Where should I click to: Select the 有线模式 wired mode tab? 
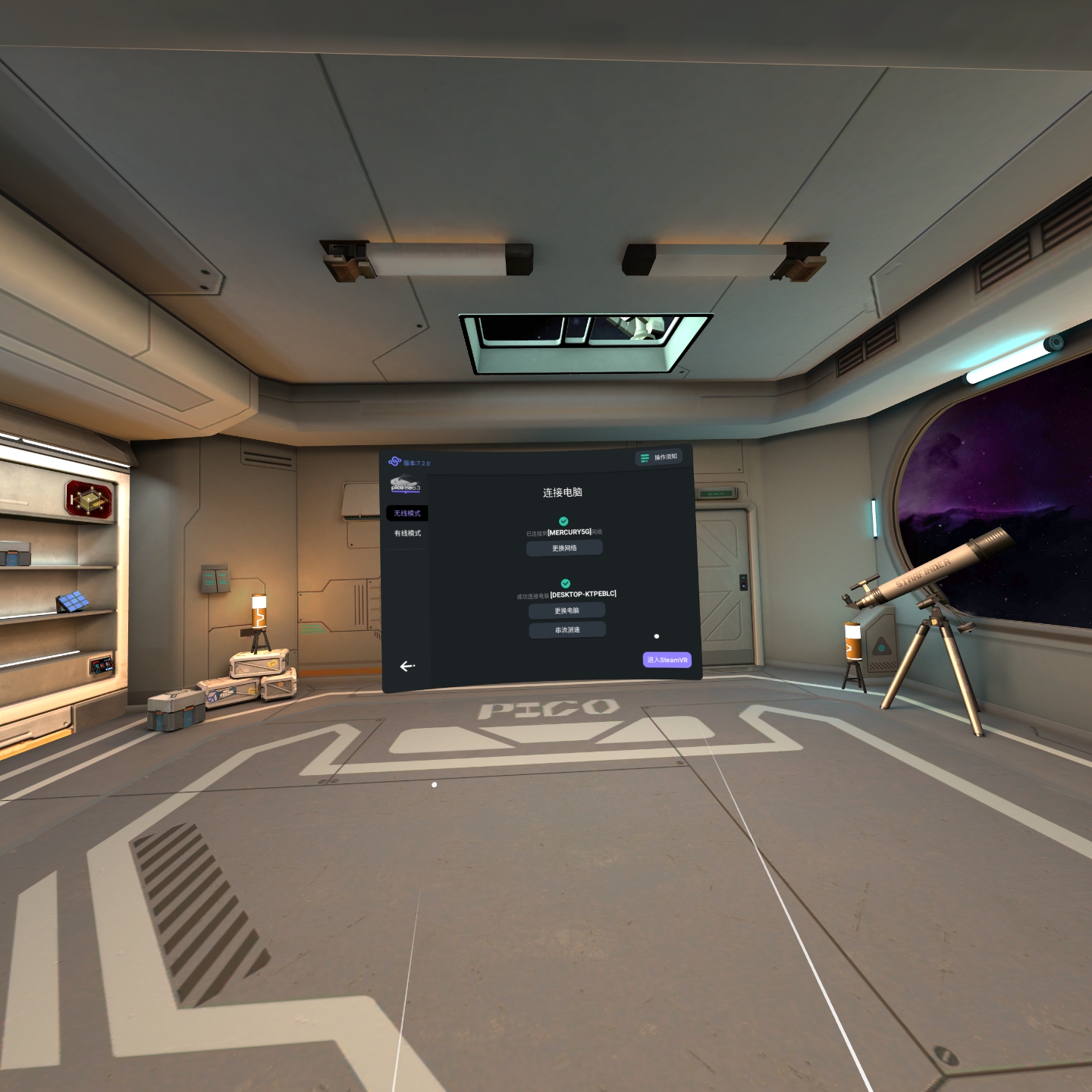coord(407,533)
